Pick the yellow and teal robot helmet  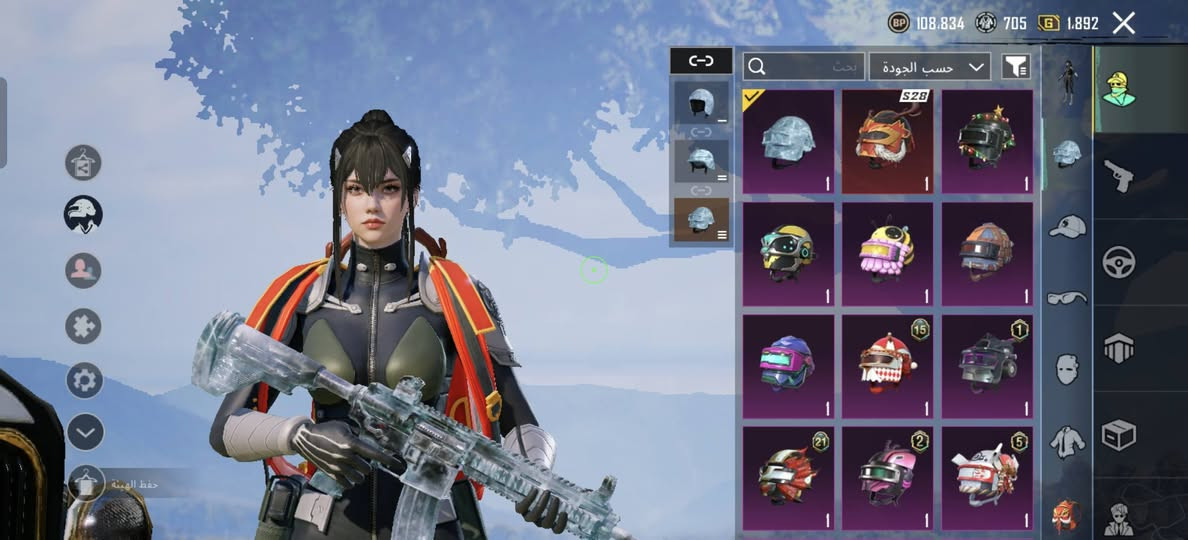coord(788,254)
